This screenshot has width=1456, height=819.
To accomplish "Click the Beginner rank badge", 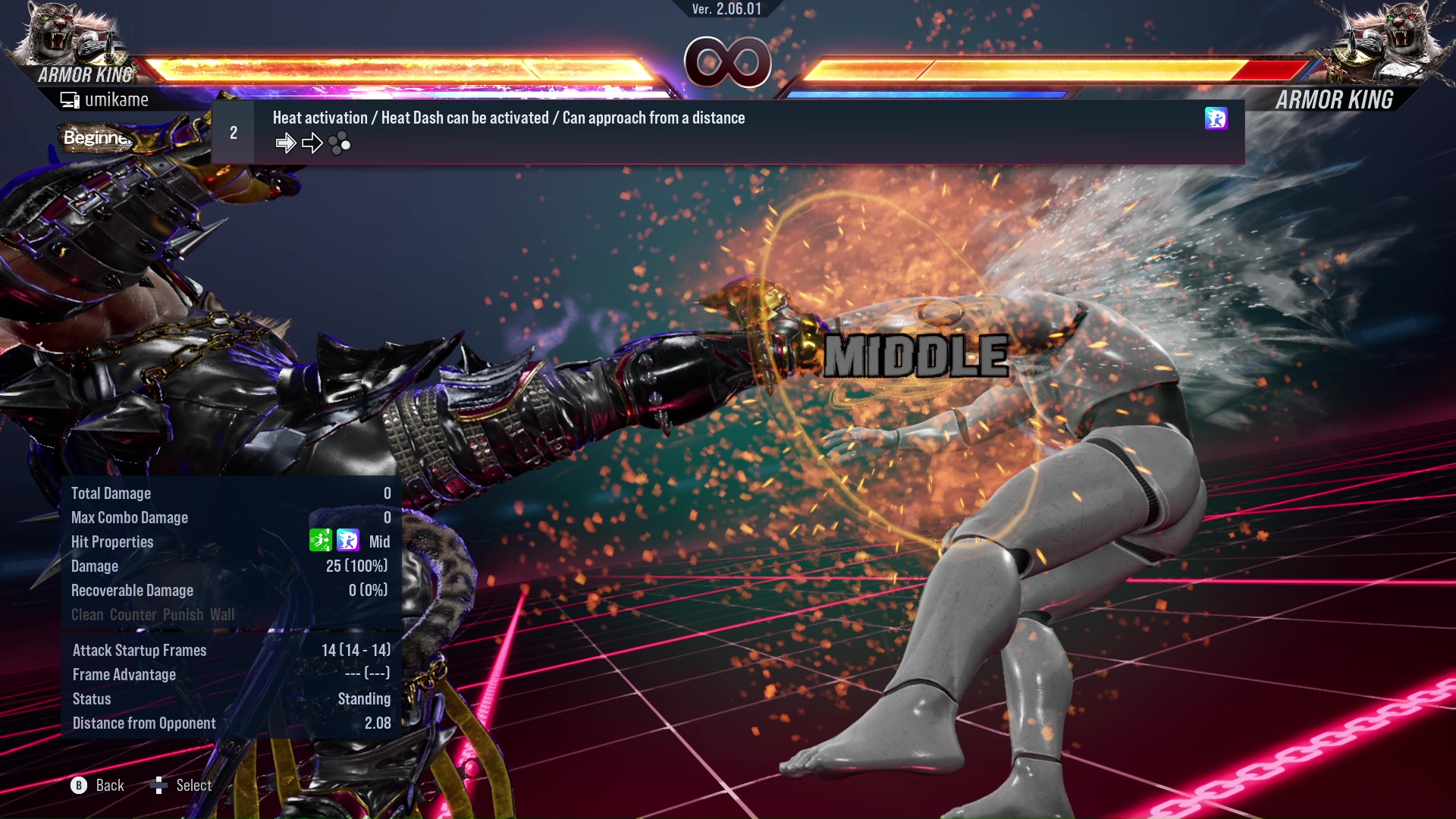I will tap(97, 138).
